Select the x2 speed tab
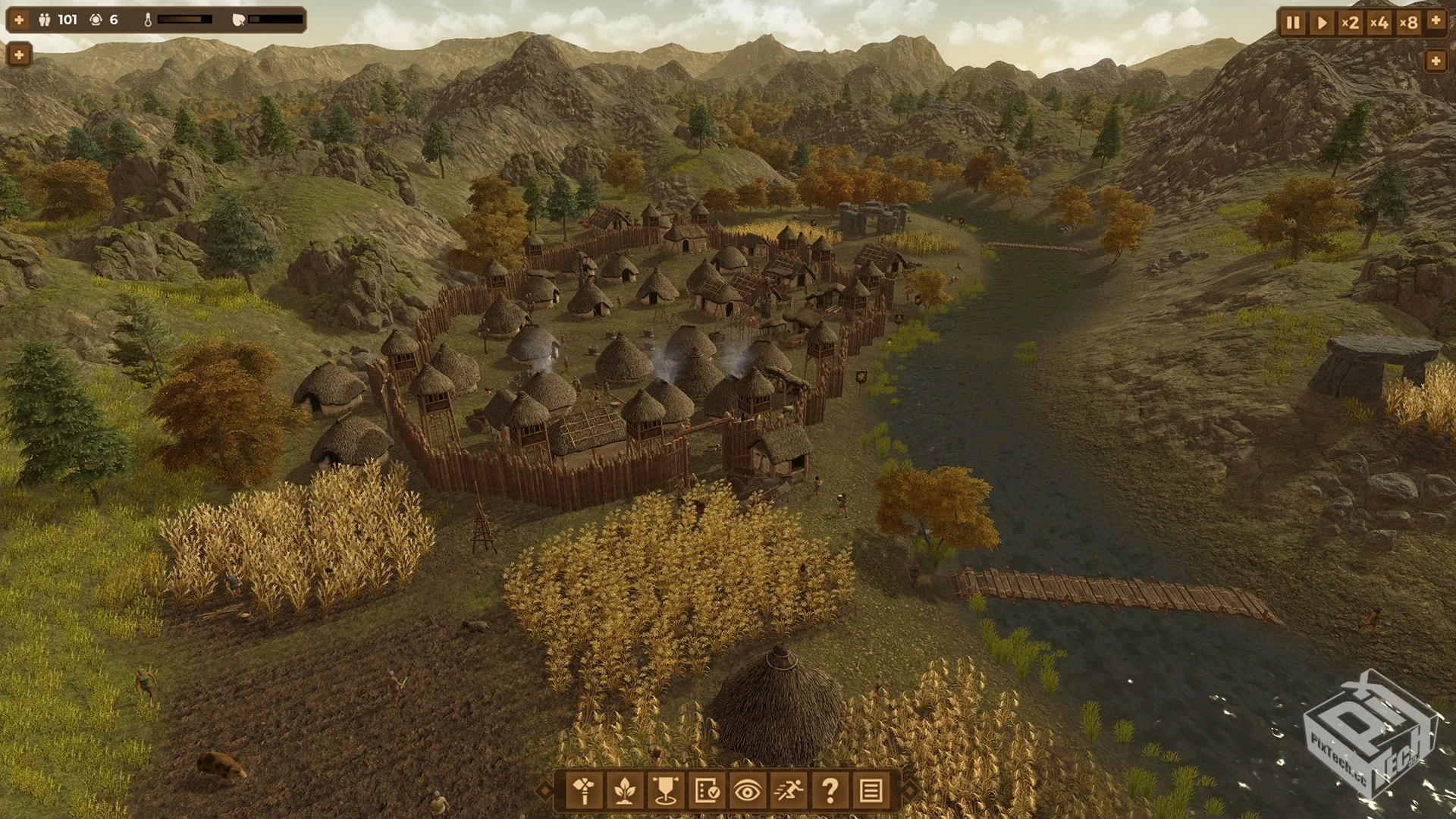 1351,23
